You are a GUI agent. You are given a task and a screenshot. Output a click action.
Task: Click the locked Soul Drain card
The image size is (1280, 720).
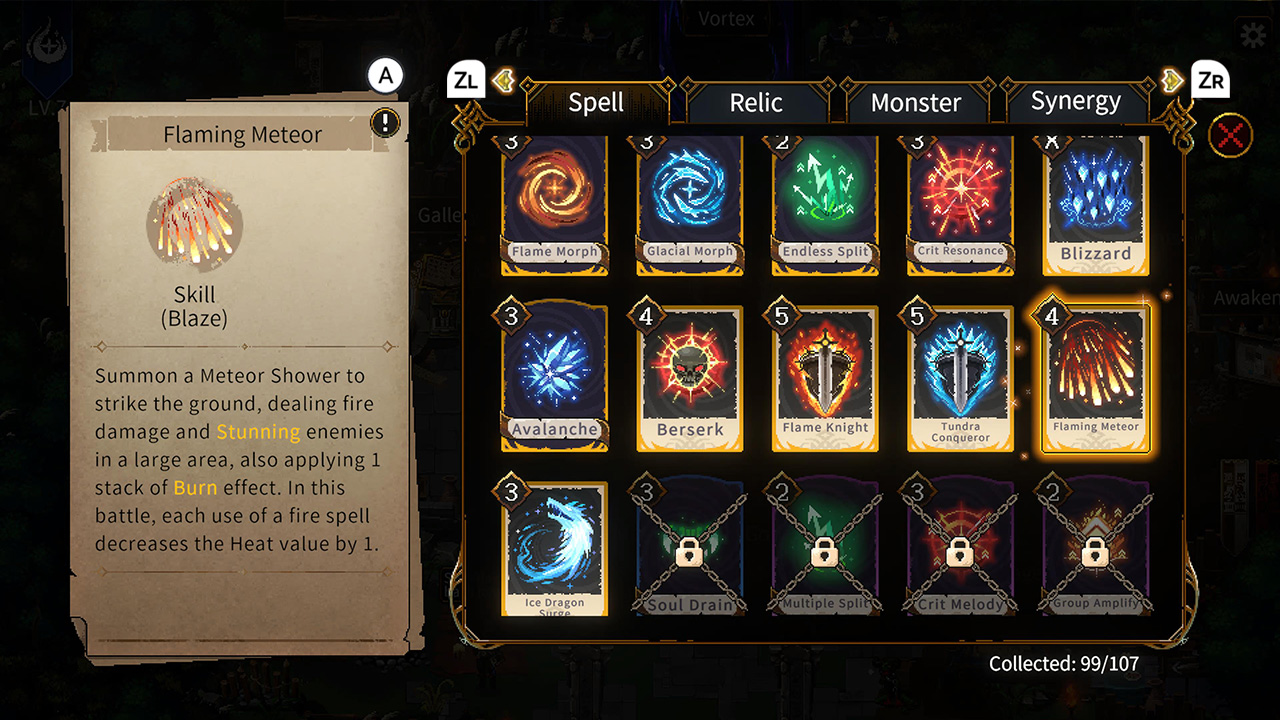690,548
